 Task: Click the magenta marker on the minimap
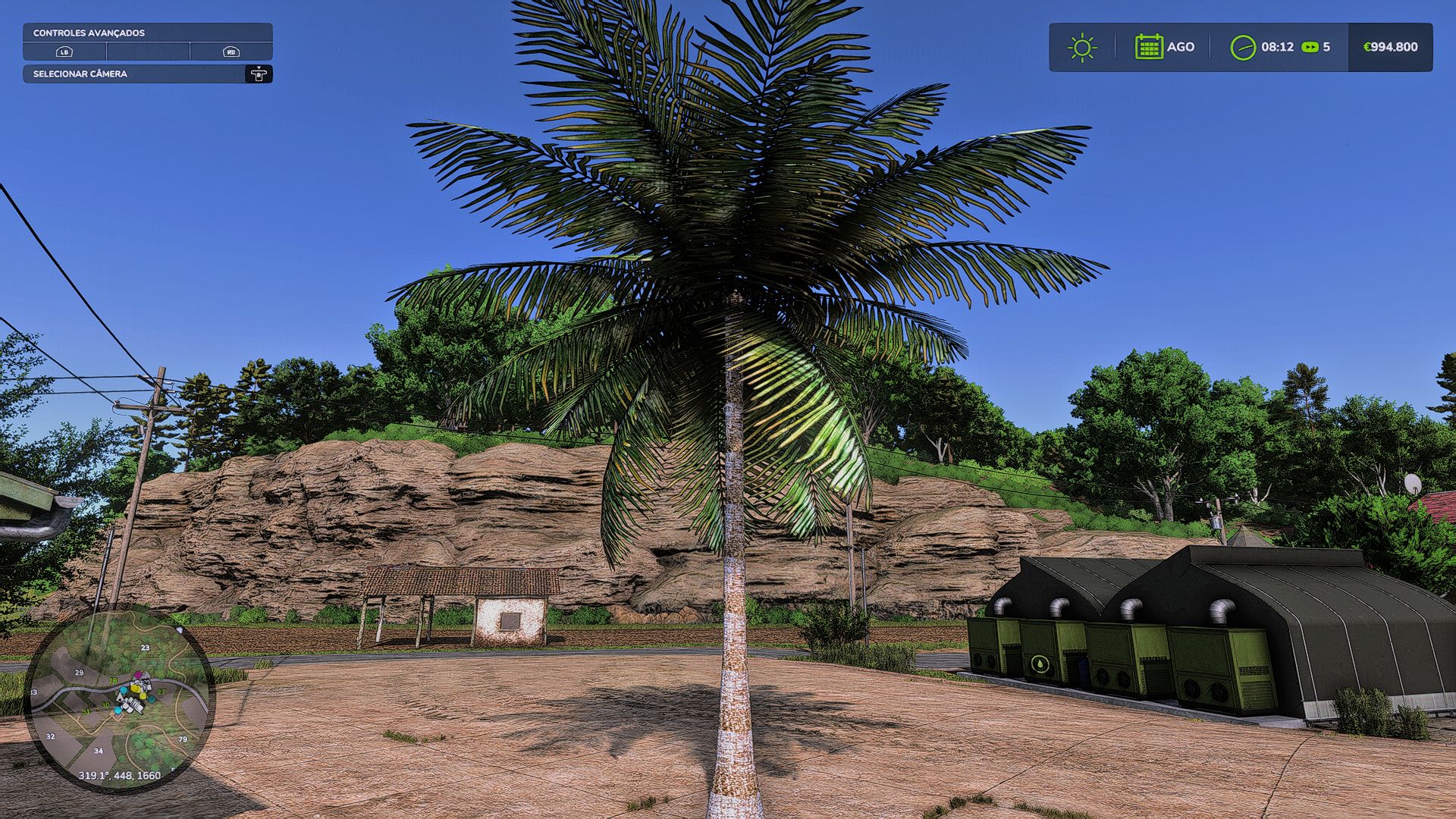tap(138, 674)
